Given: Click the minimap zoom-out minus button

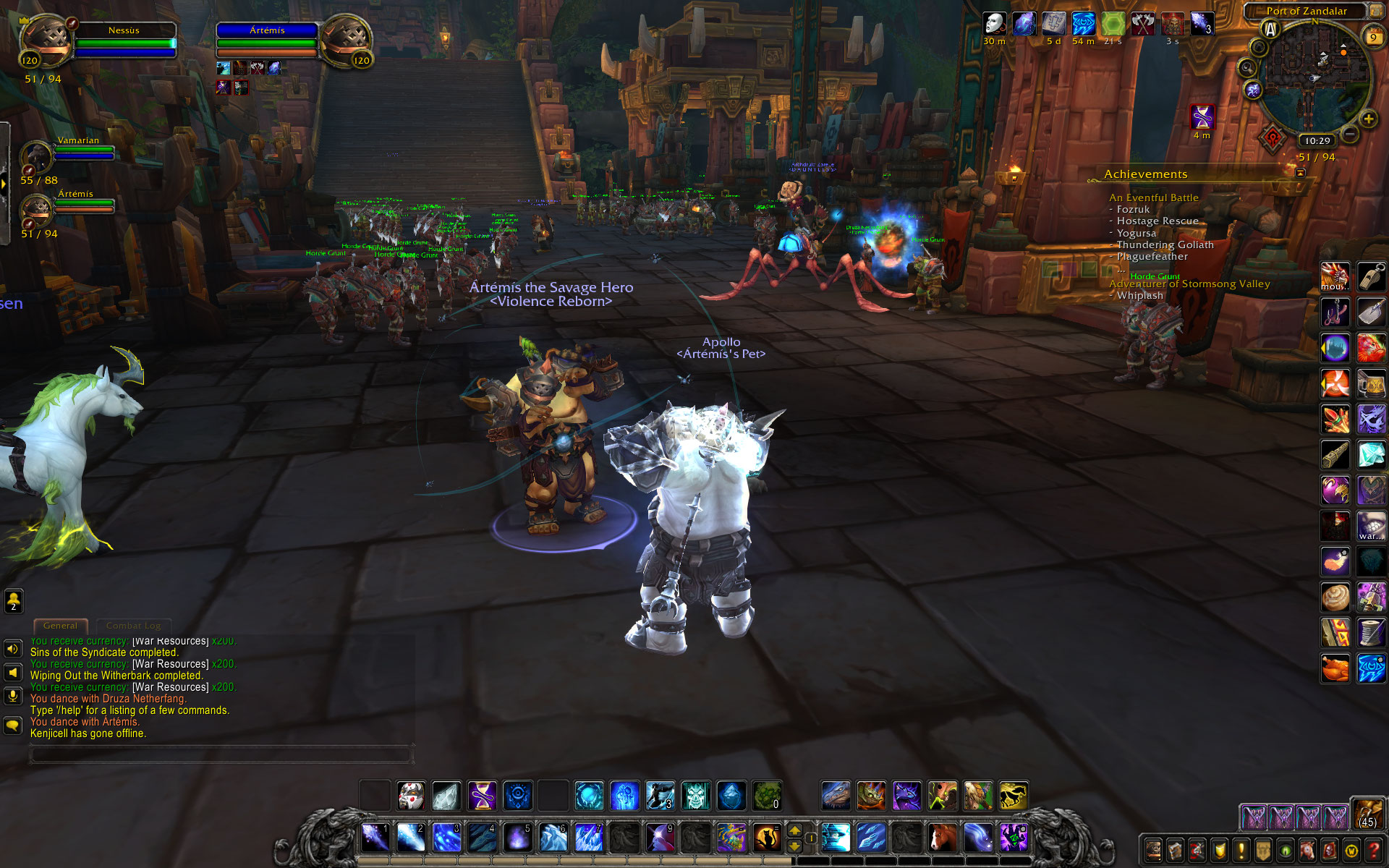Looking at the screenshot, I should coord(1350,135).
